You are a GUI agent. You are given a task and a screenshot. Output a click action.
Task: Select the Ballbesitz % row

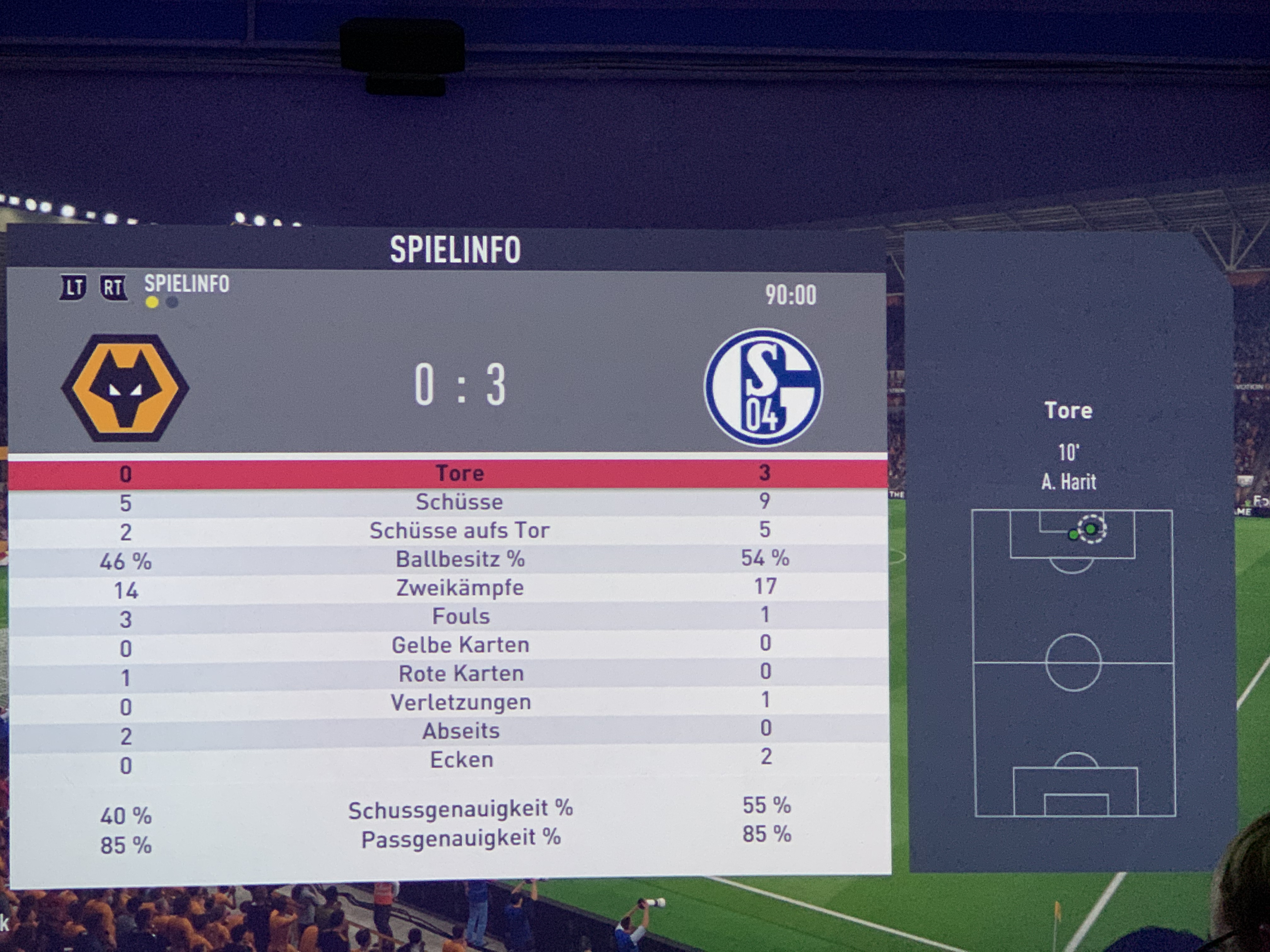click(x=459, y=559)
